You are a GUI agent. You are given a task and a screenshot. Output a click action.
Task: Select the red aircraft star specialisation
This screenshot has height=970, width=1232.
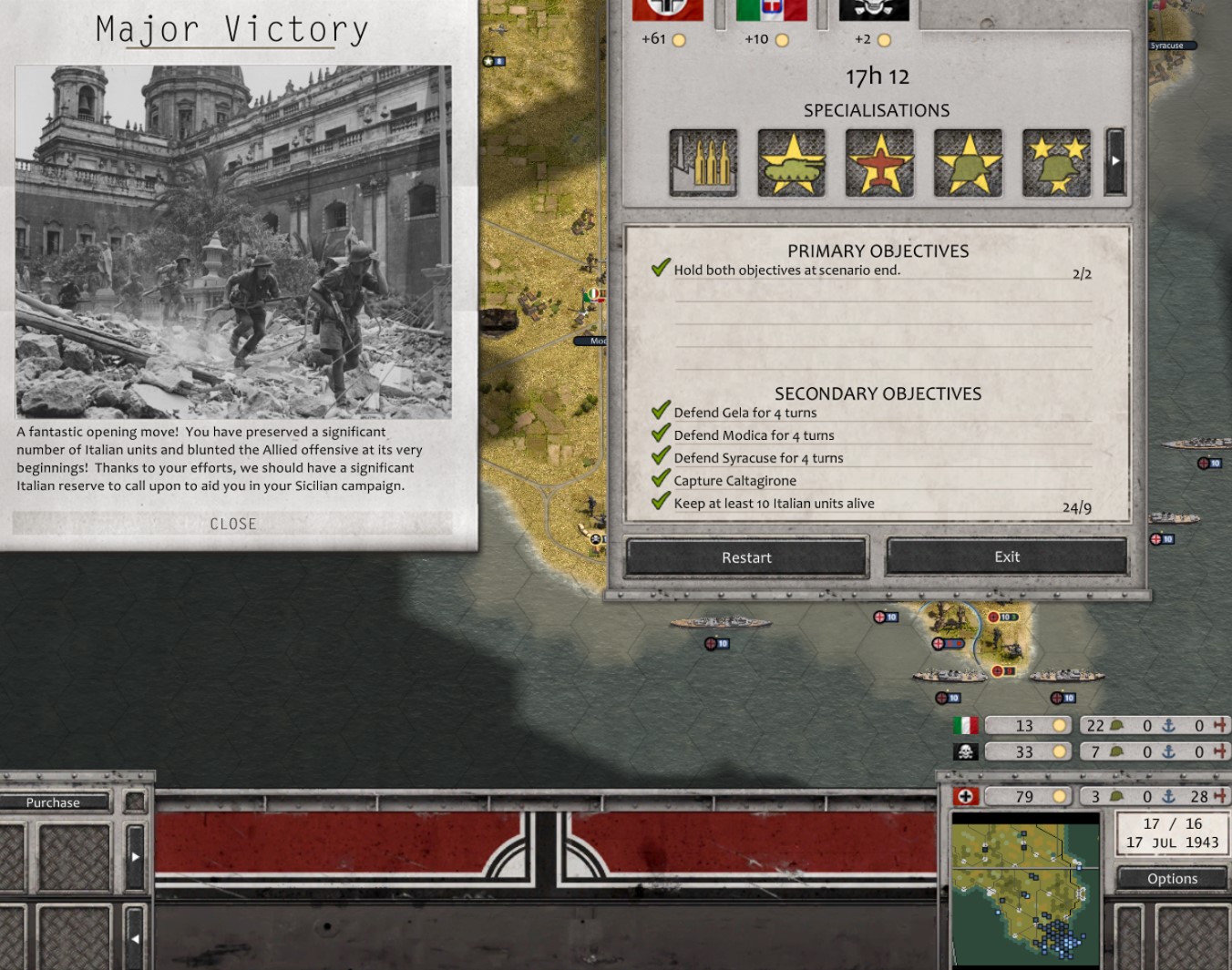(x=879, y=162)
